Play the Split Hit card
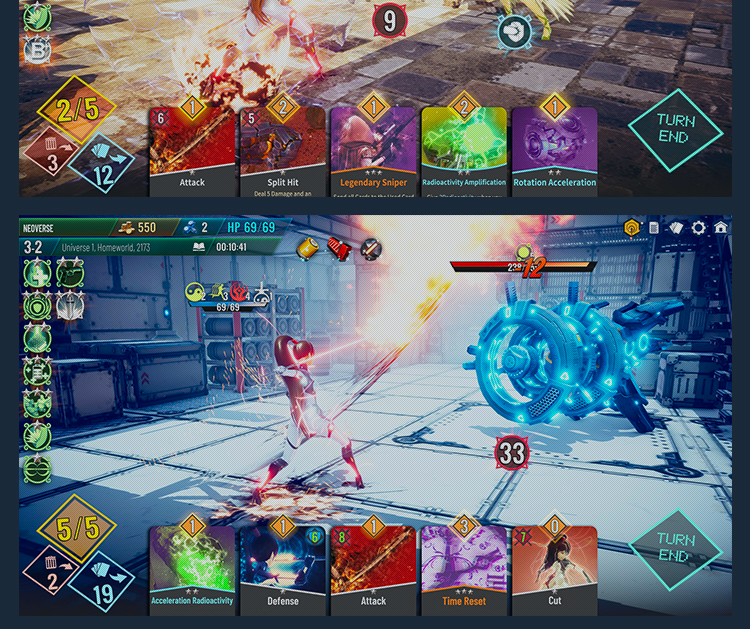Screen dimensions: 750x629 click(x=283, y=150)
